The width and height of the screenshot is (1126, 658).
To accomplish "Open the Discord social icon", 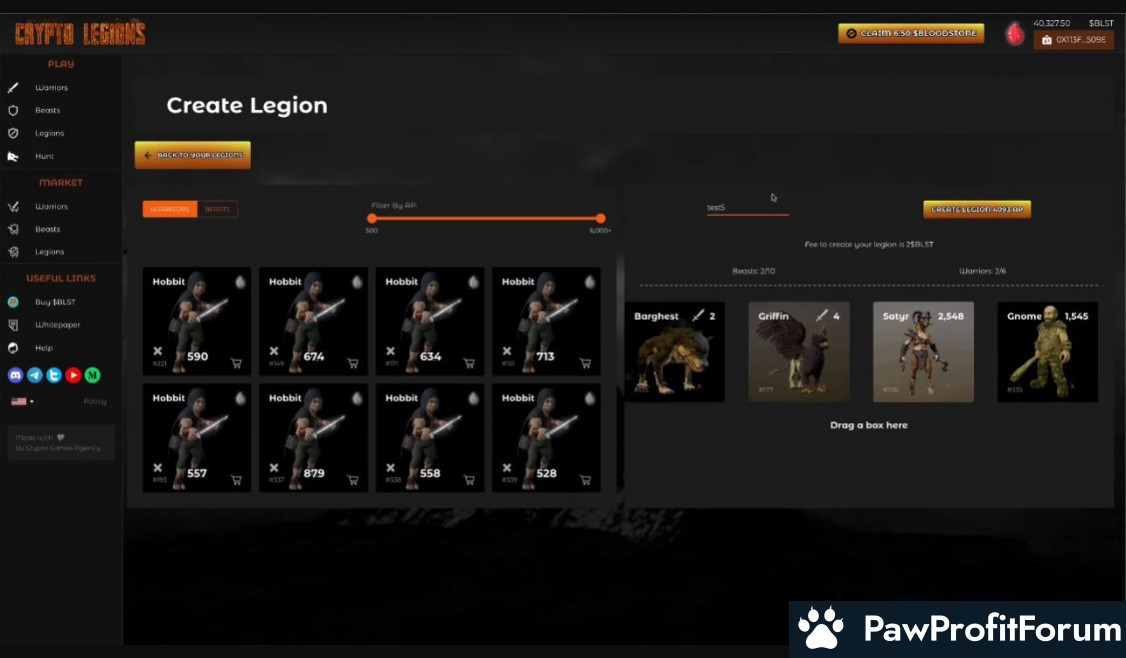I will click(x=15, y=375).
